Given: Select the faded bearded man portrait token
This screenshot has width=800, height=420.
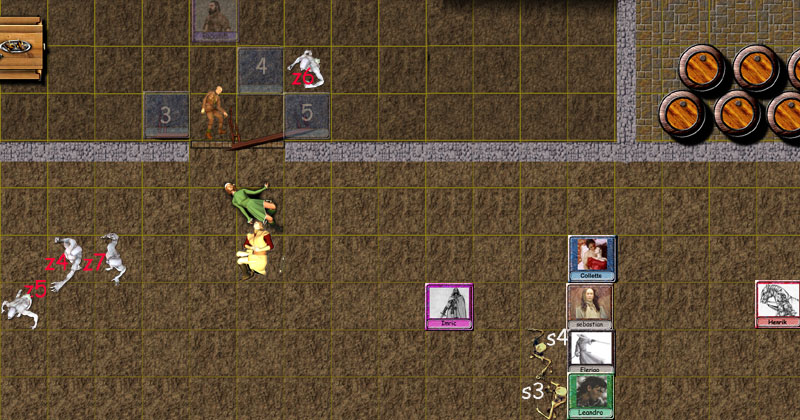Looking at the screenshot, I should point(214,20).
